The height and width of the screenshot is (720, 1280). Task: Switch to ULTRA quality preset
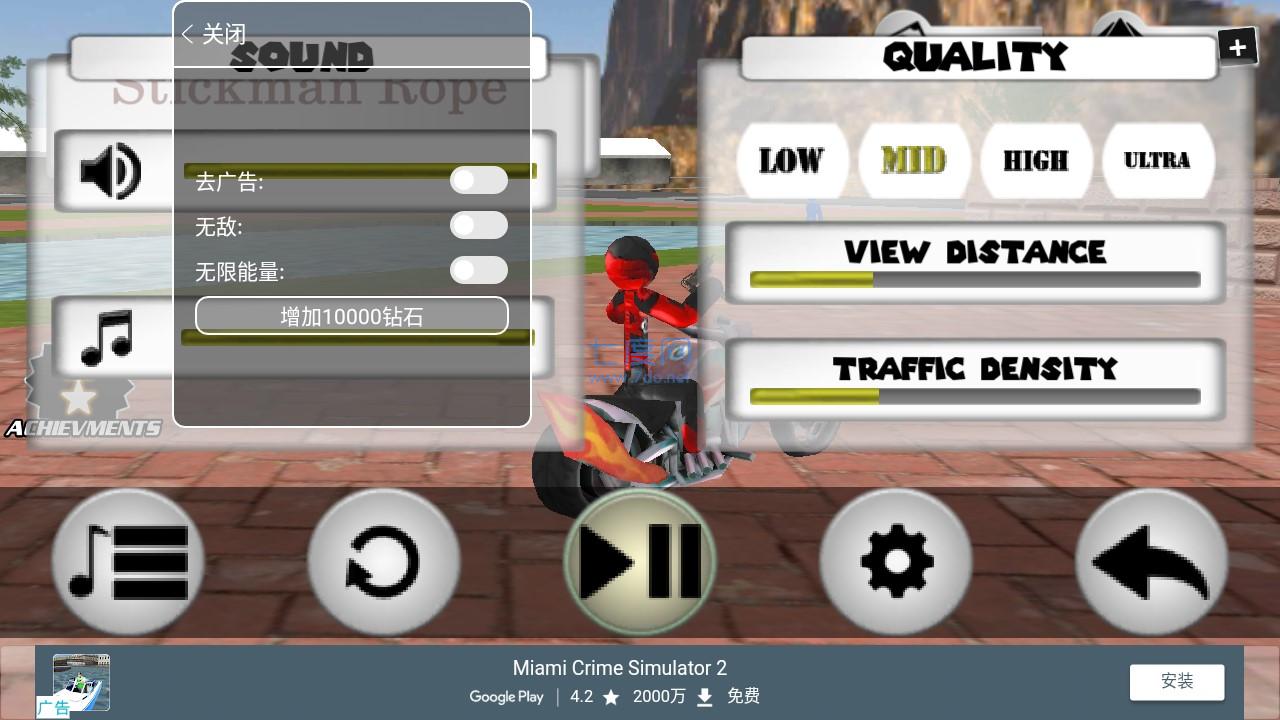point(1158,160)
